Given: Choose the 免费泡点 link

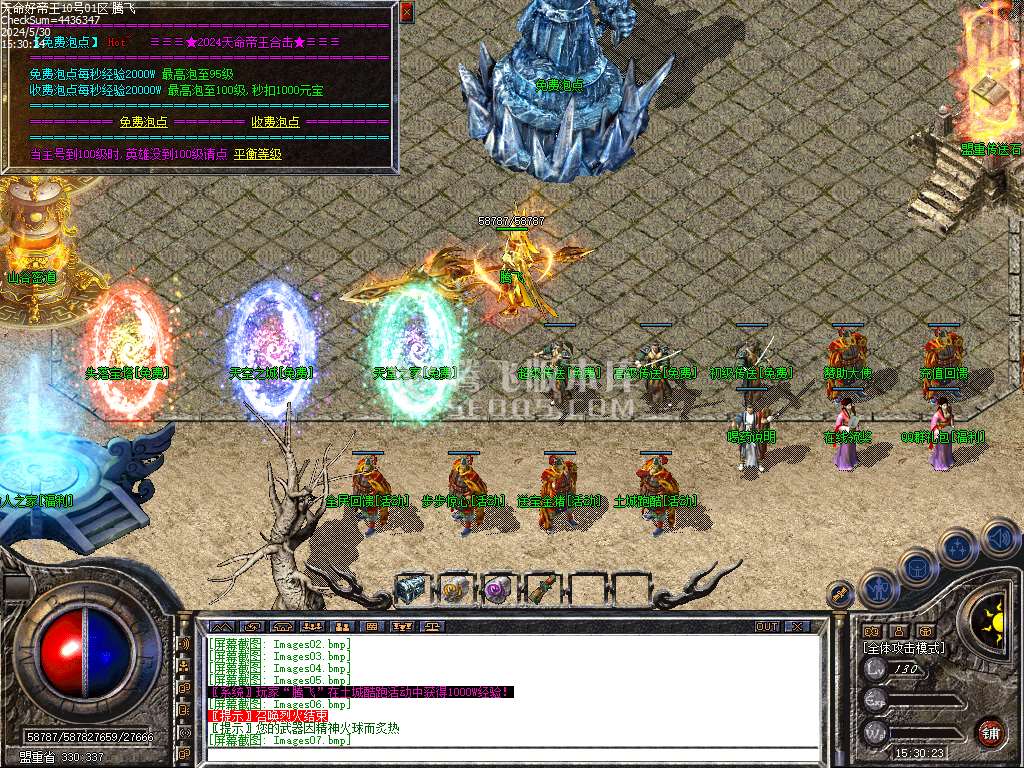Looking at the screenshot, I should 143,122.
